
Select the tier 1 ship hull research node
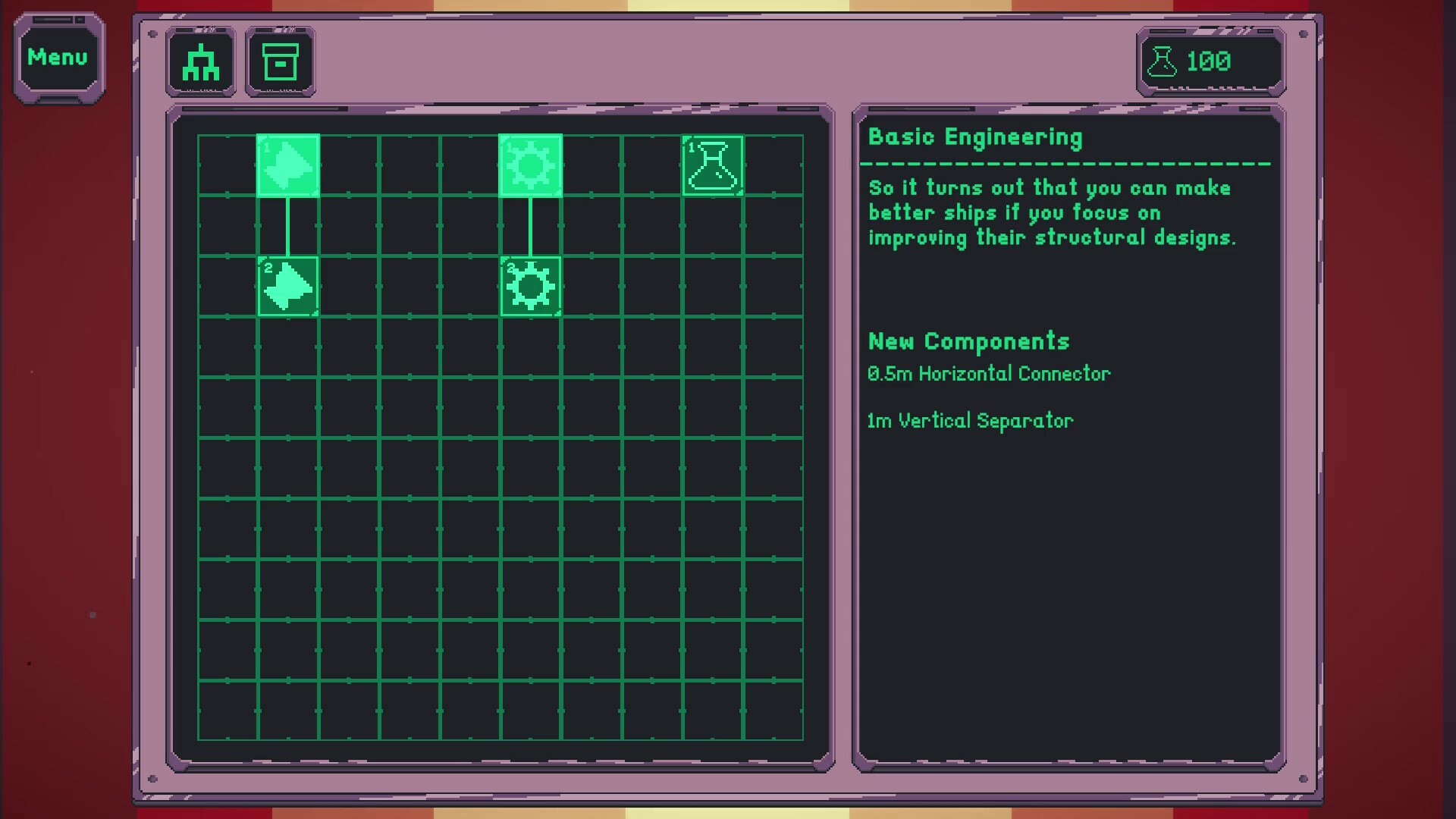(287, 165)
